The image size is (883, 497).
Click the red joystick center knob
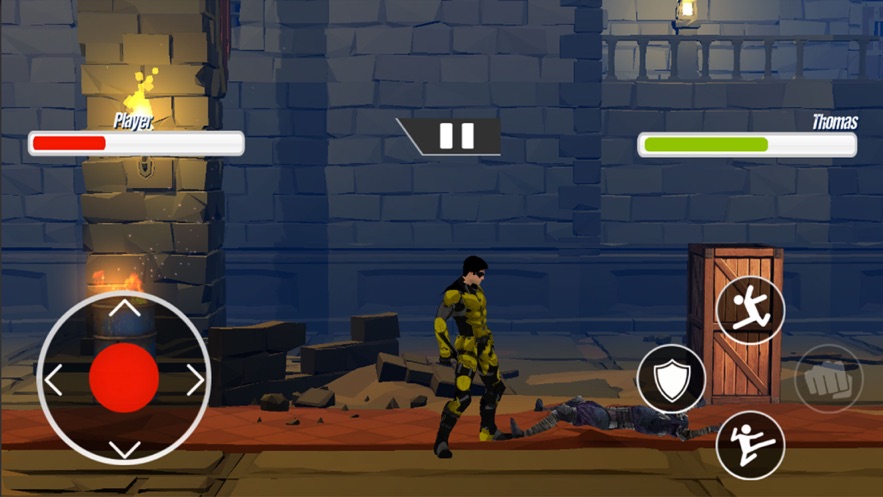click(124, 378)
